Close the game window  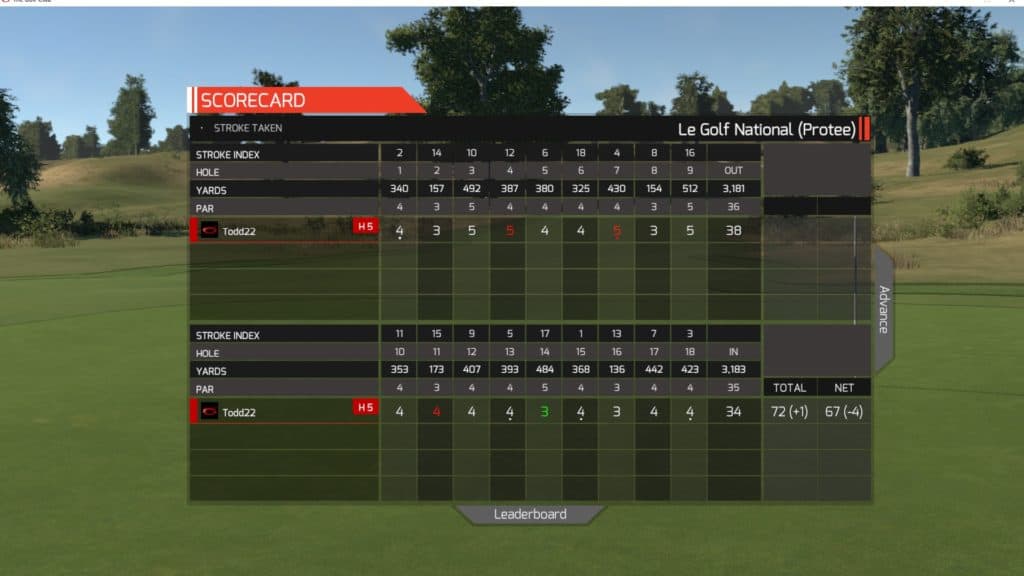tap(1012, 4)
